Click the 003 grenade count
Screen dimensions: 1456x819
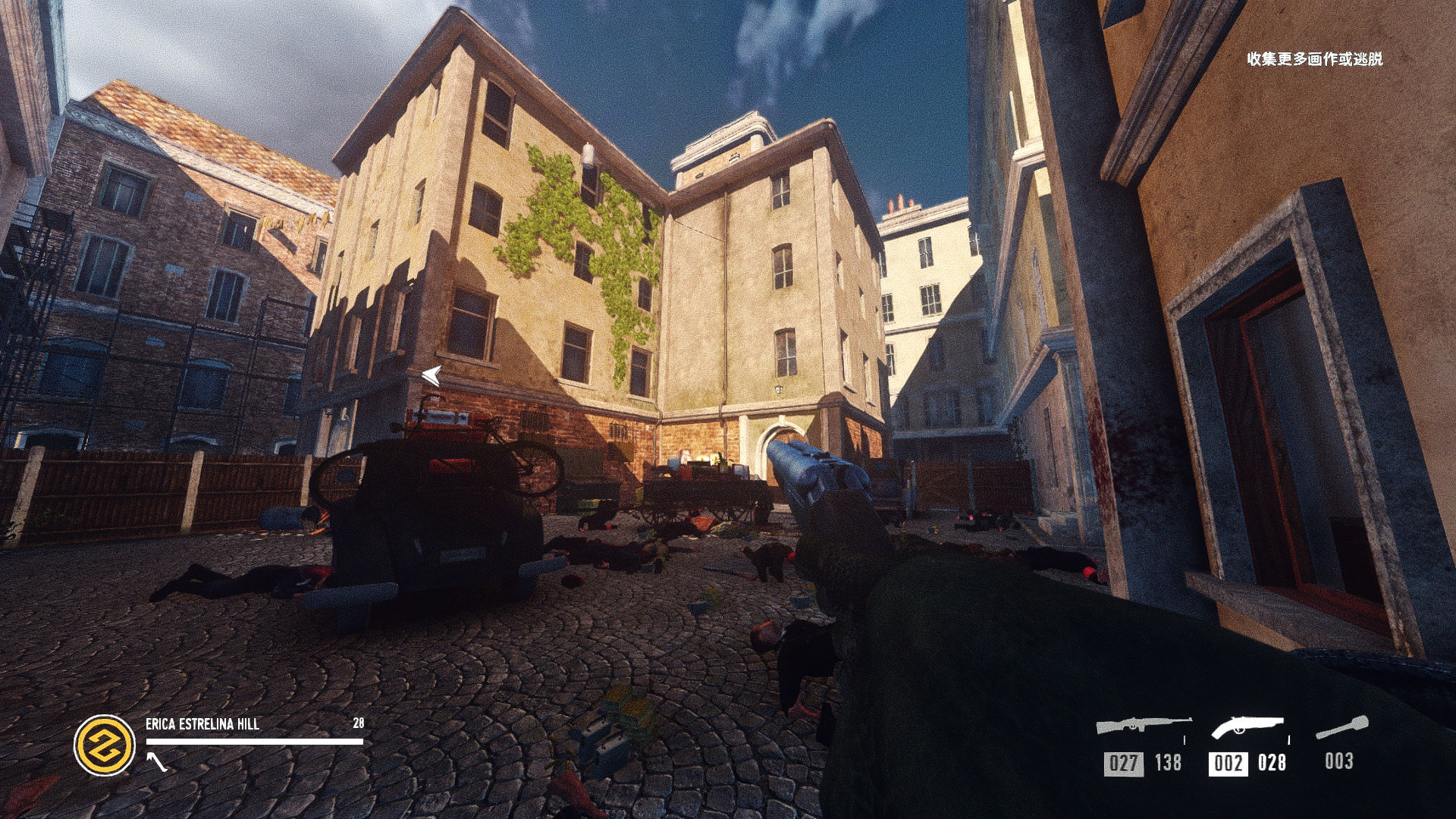(x=1340, y=761)
